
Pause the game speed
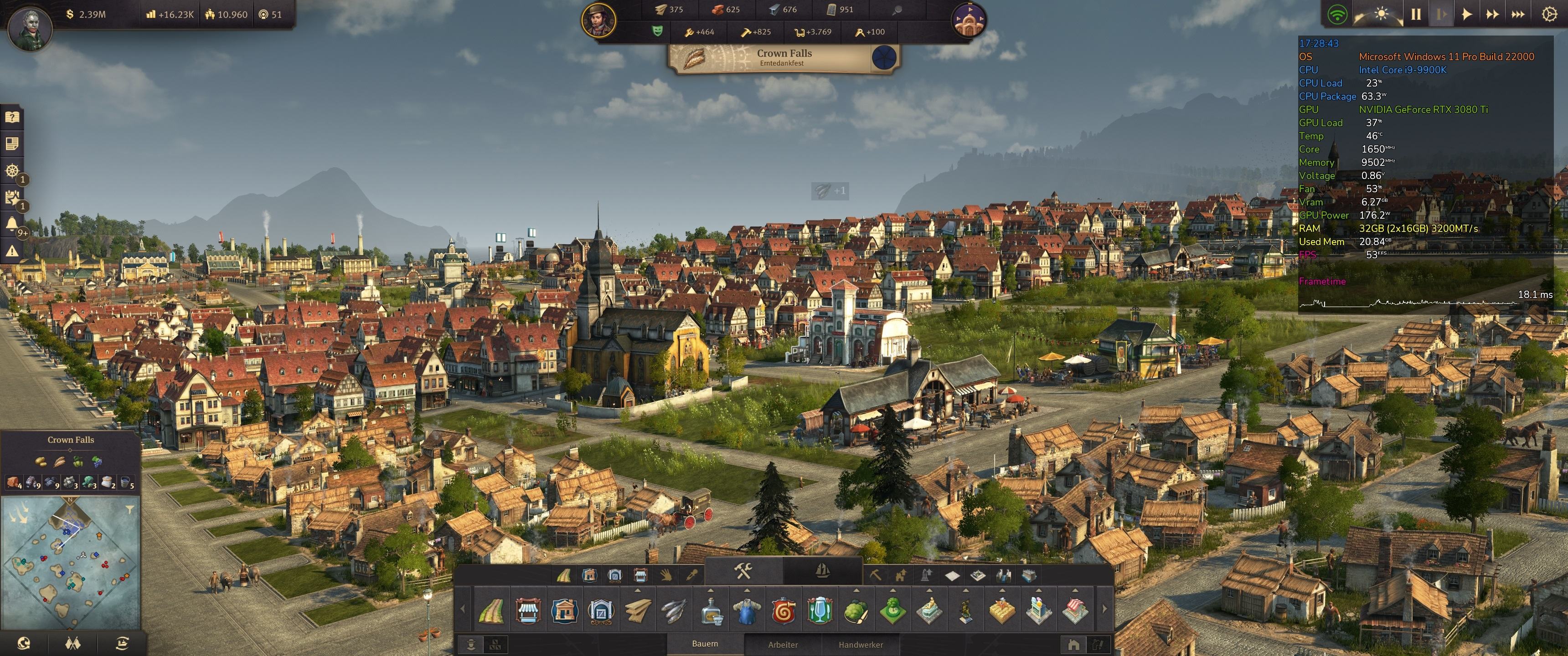click(x=1416, y=14)
